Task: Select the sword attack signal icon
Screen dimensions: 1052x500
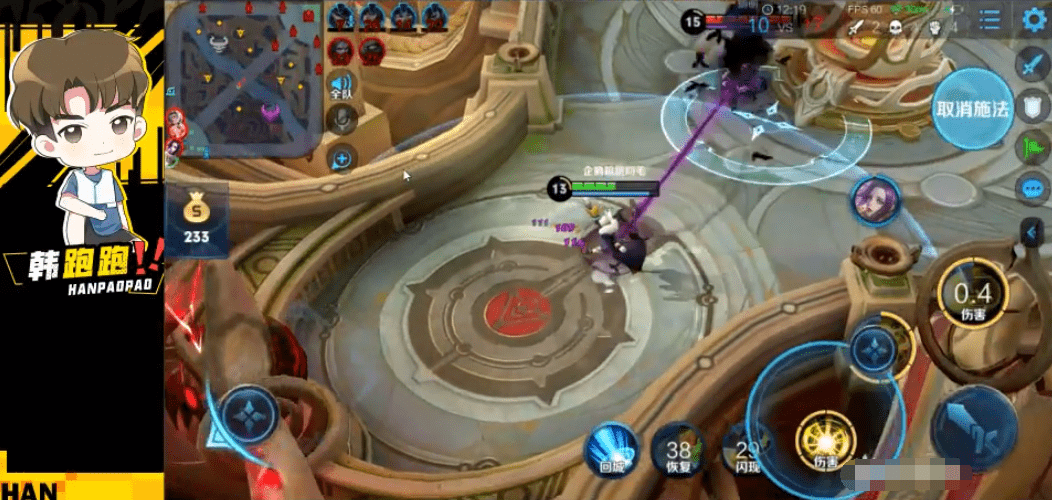Action: [1031, 66]
